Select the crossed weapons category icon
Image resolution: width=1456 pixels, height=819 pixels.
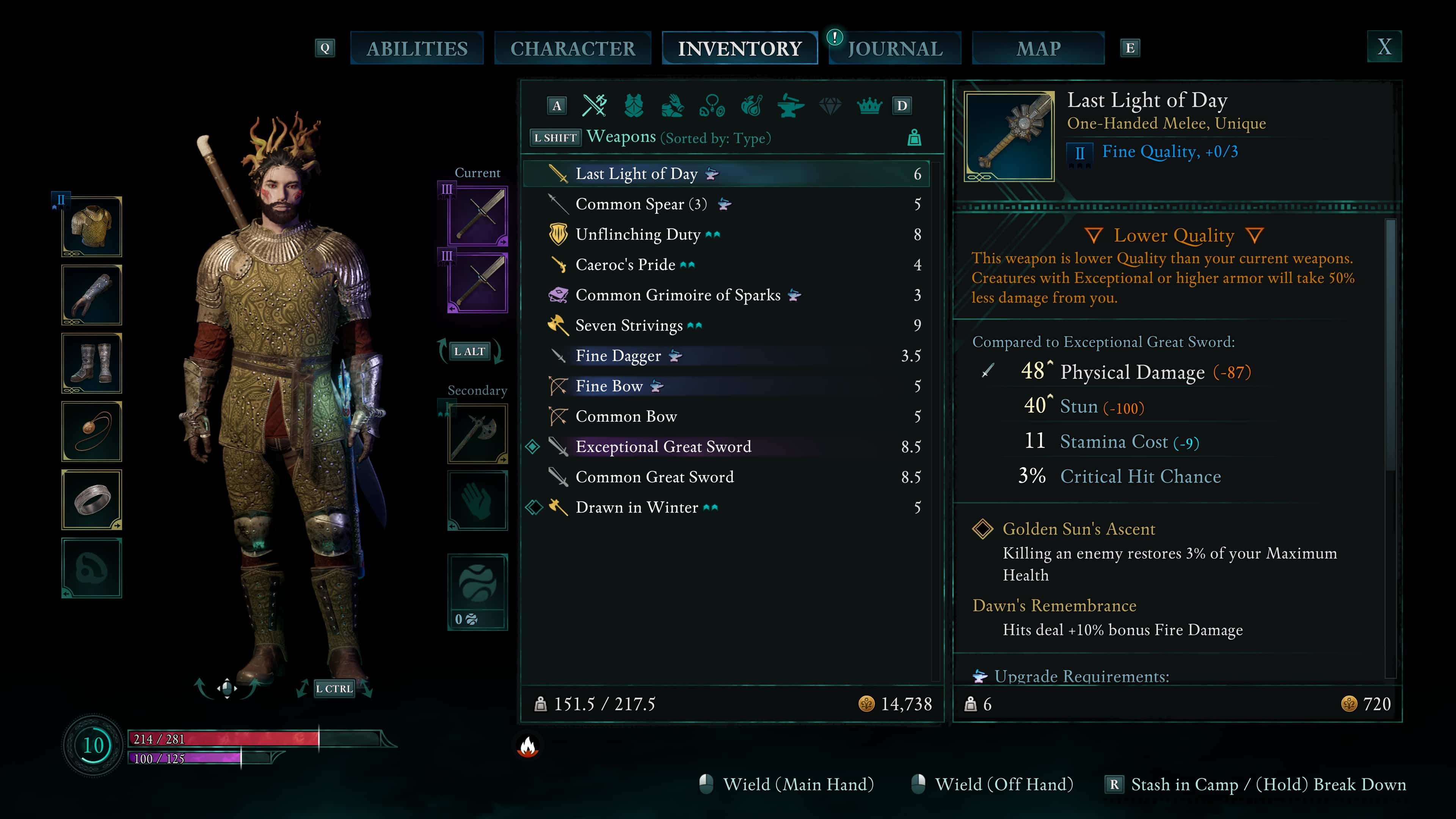[595, 106]
